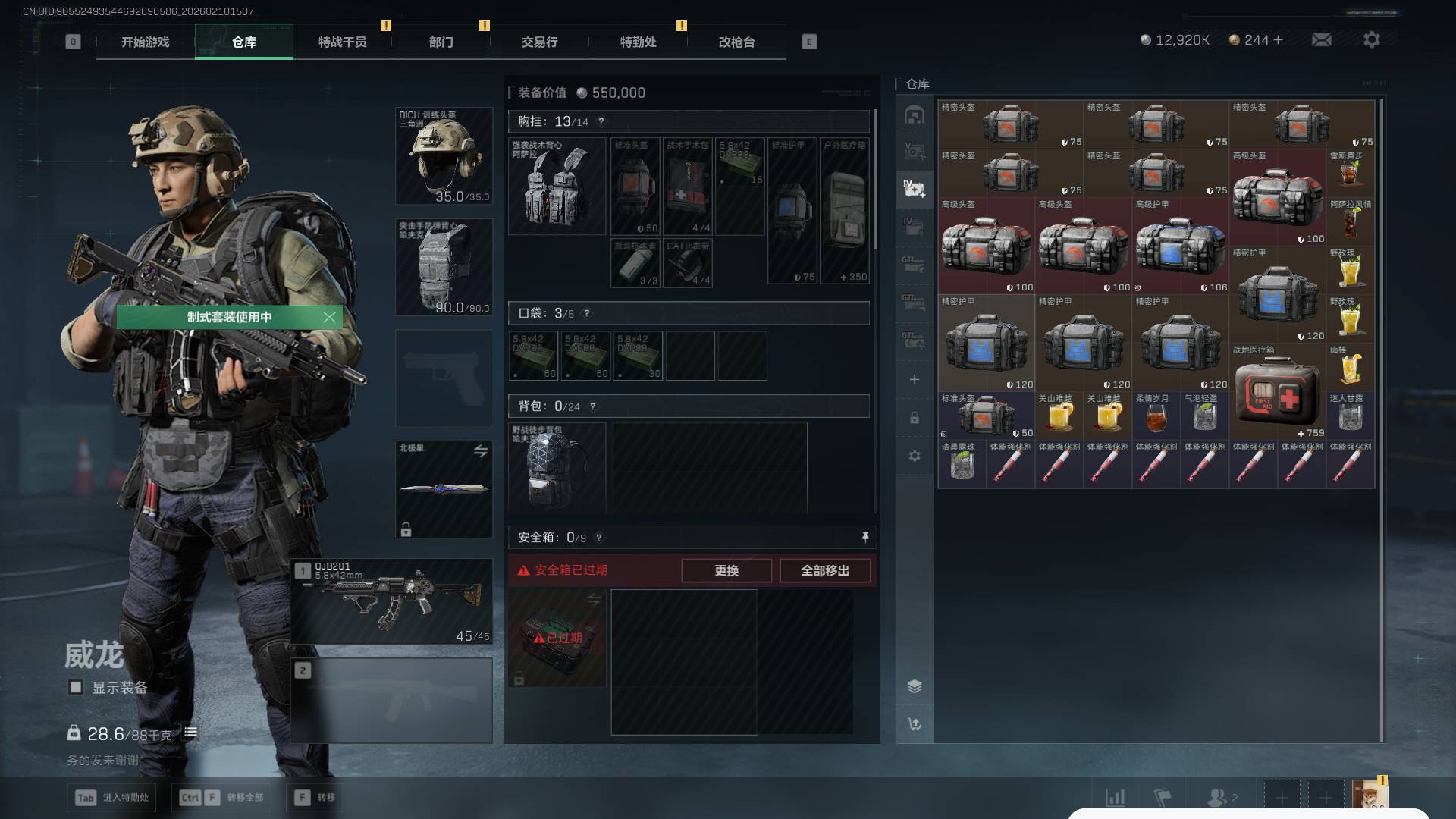
Task: Click the 全部移出 button
Action: tap(824, 570)
